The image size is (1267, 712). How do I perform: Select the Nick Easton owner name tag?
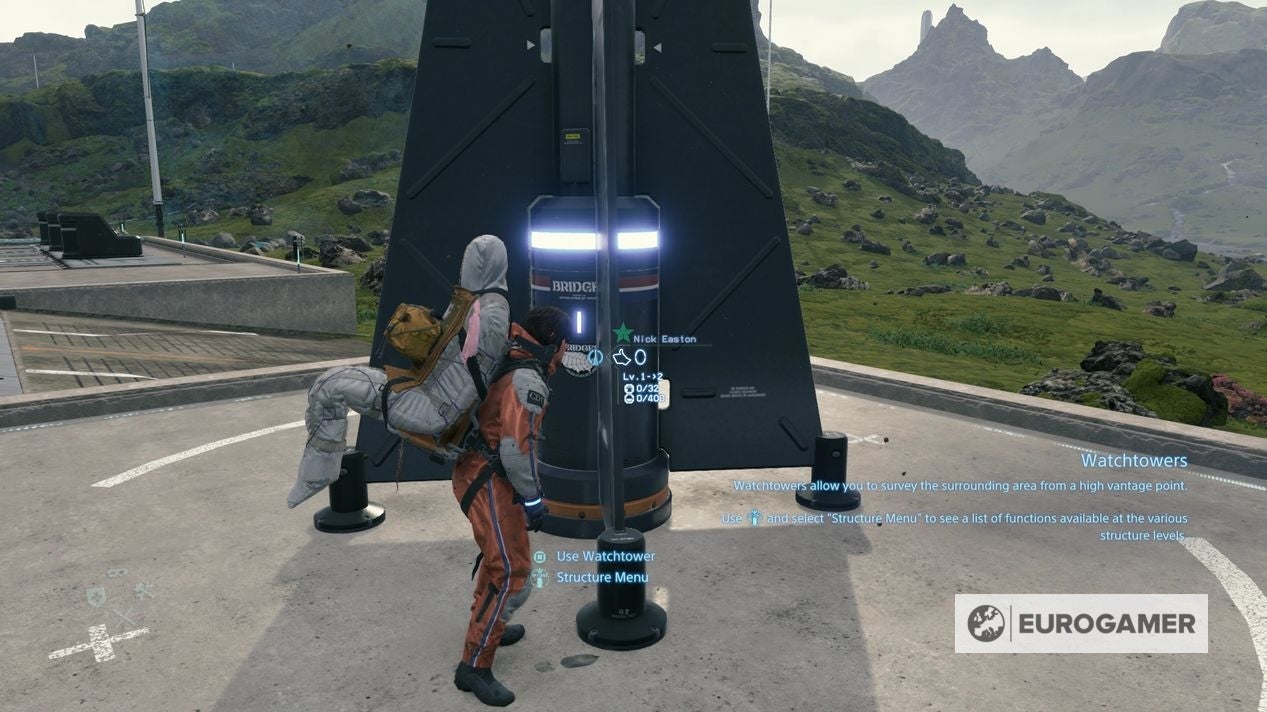(667, 339)
